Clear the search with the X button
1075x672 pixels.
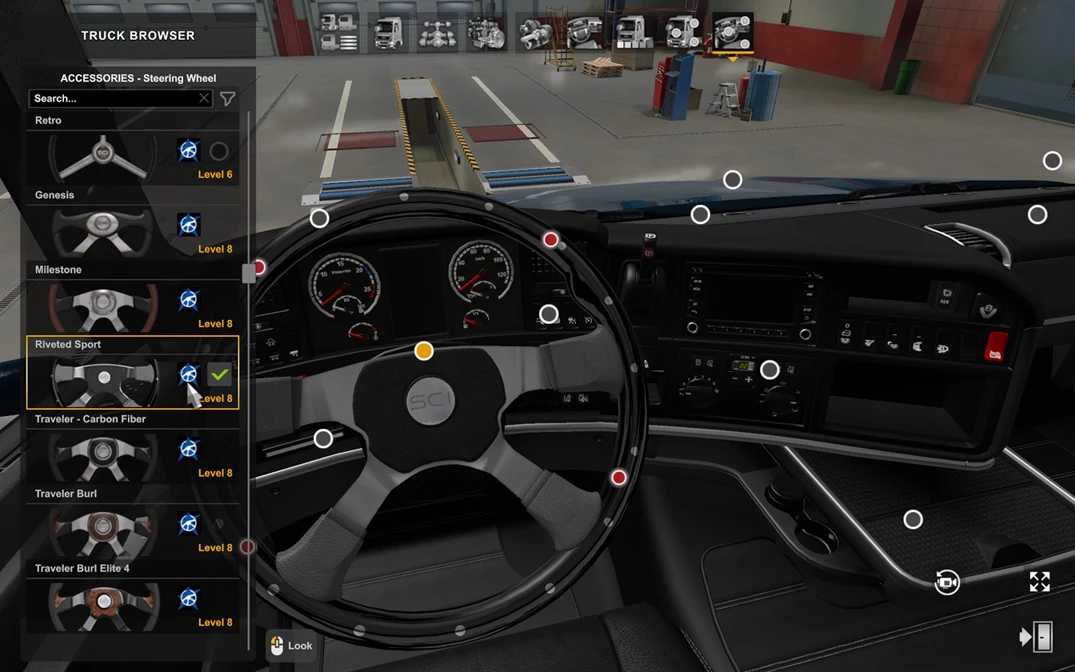204,98
